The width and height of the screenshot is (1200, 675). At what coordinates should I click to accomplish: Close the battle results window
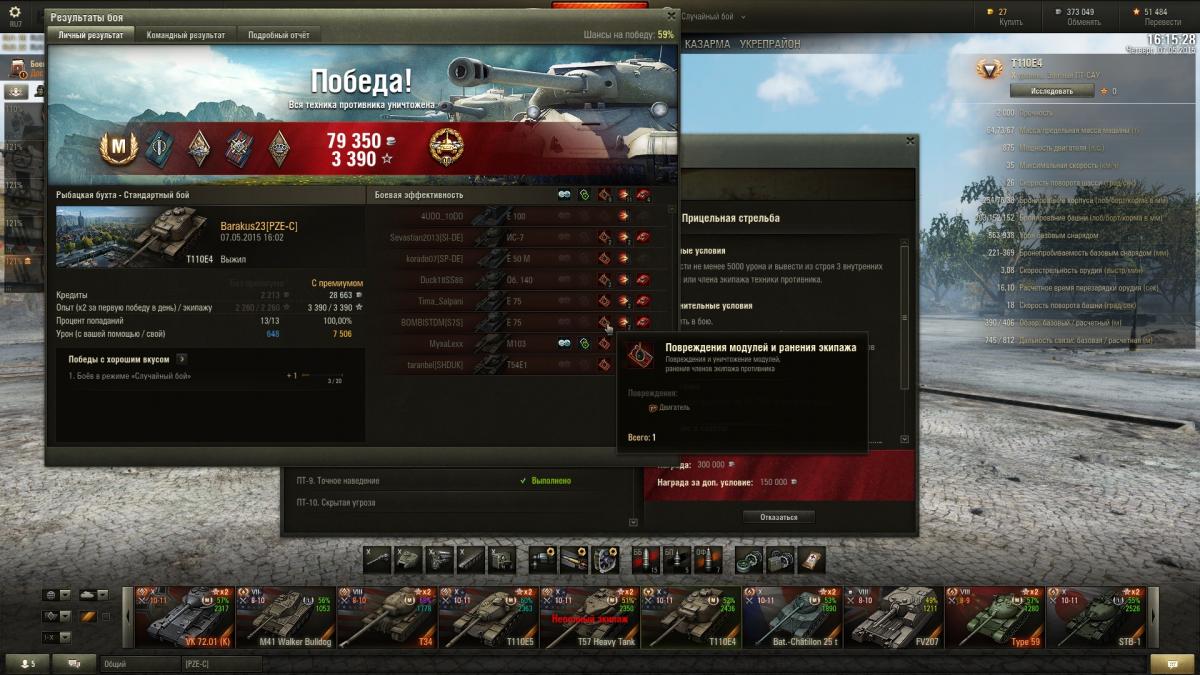tap(671, 16)
